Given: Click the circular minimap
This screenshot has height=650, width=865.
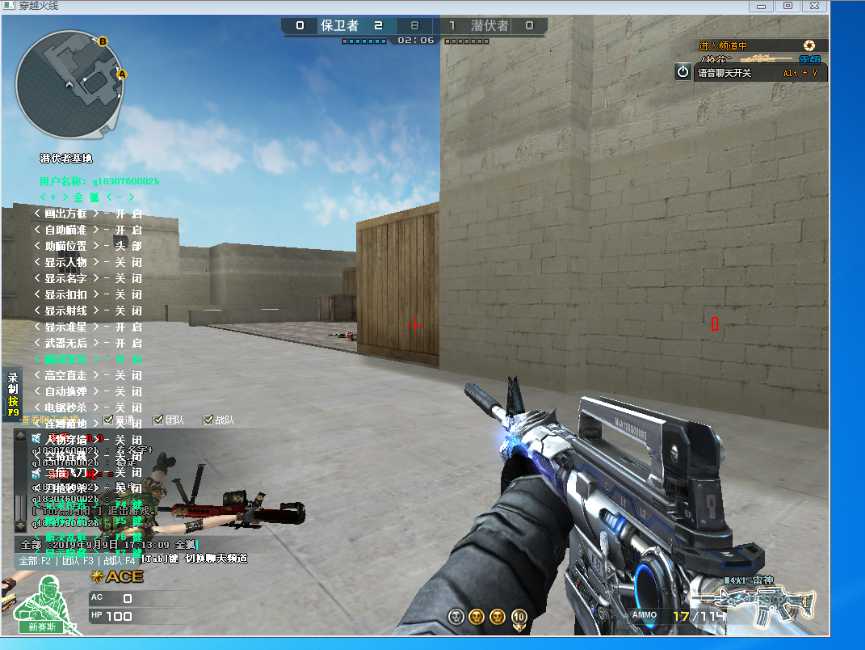Looking at the screenshot, I should (70, 83).
